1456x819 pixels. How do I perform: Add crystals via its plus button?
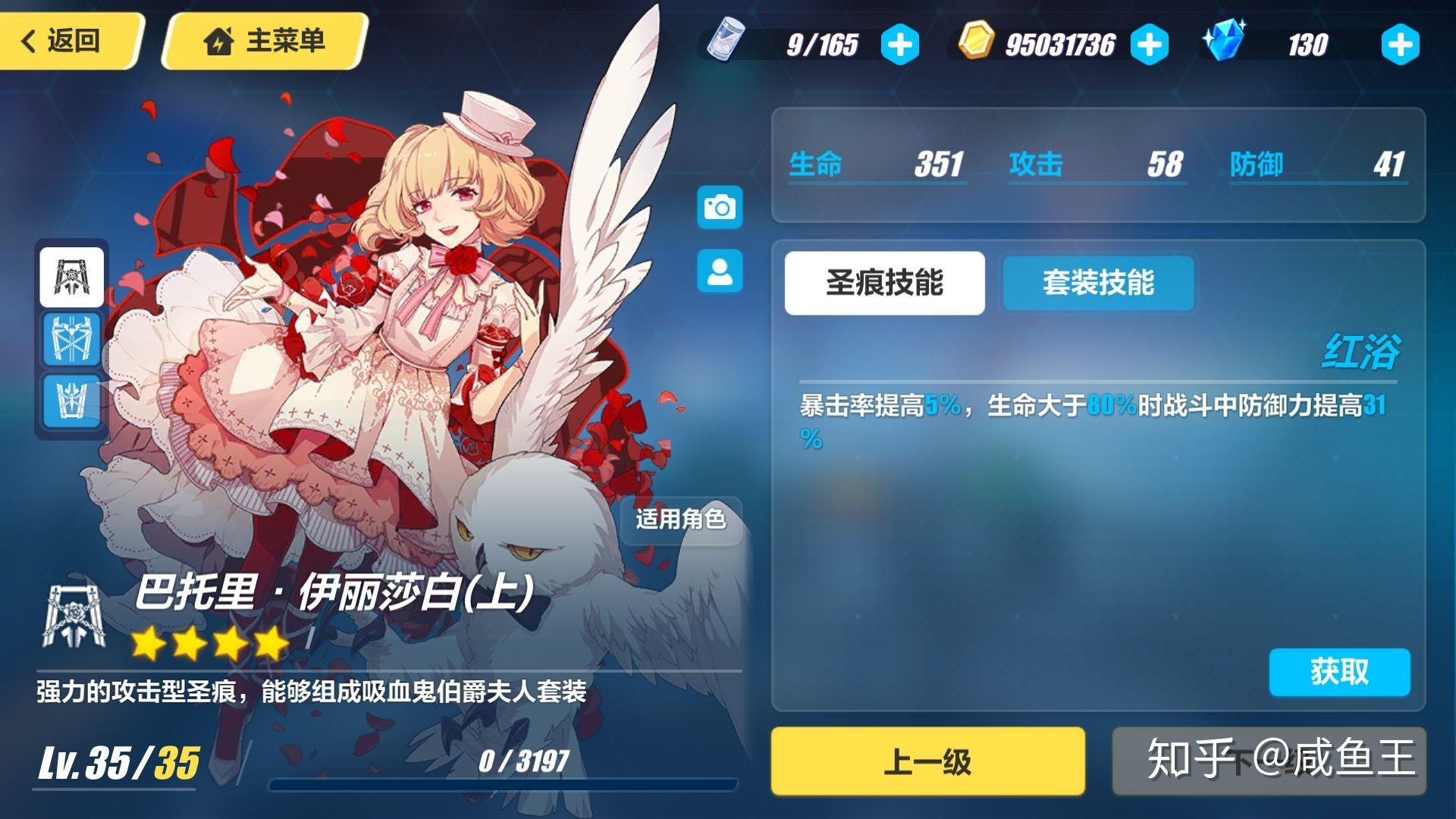(x=1399, y=44)
